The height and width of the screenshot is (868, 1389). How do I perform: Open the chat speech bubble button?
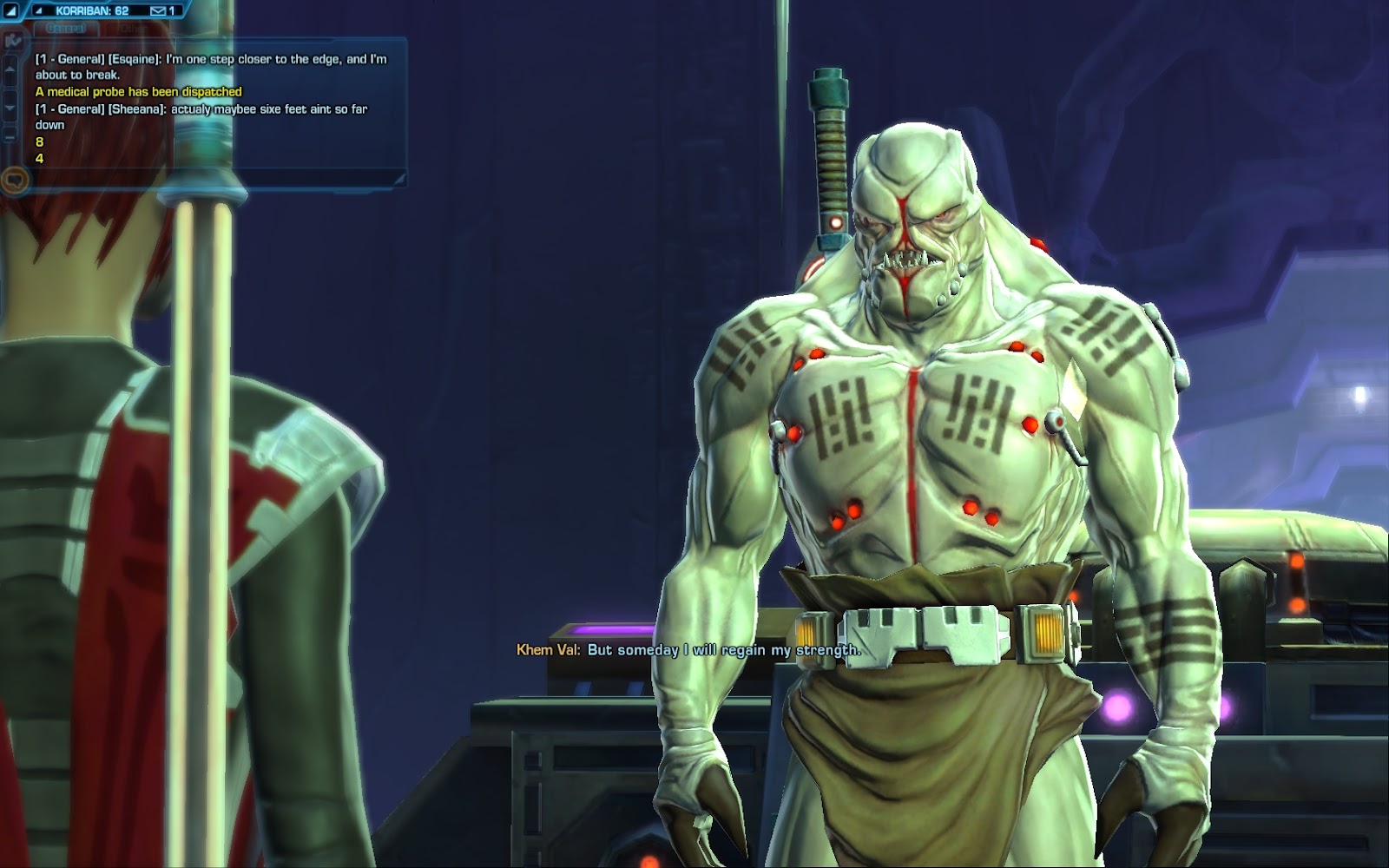(14, 181)
